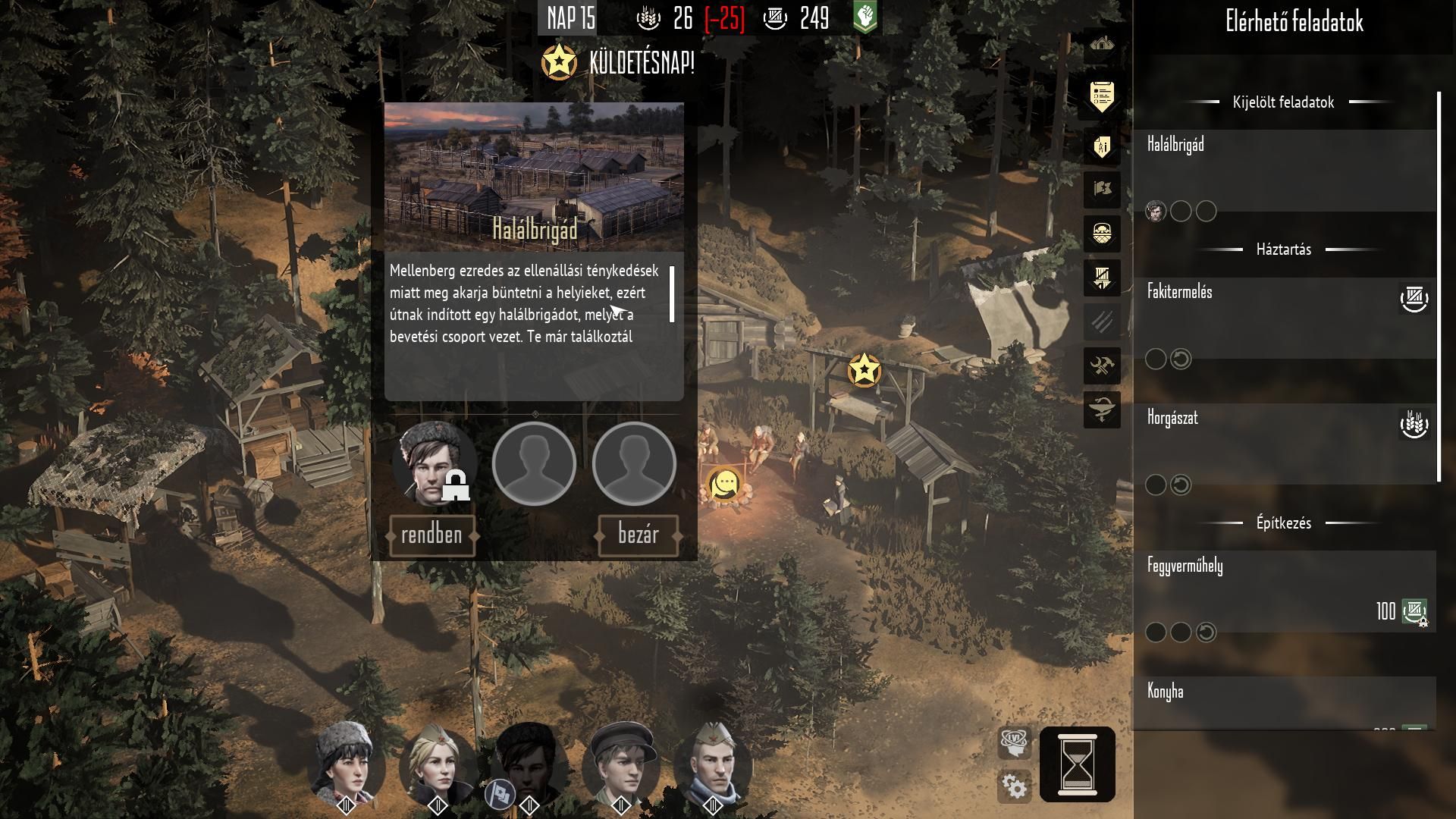Viewport: 1456px width, 819px height.
Task: Confirm the mission with the rendben button
Action: coord(431,535)
